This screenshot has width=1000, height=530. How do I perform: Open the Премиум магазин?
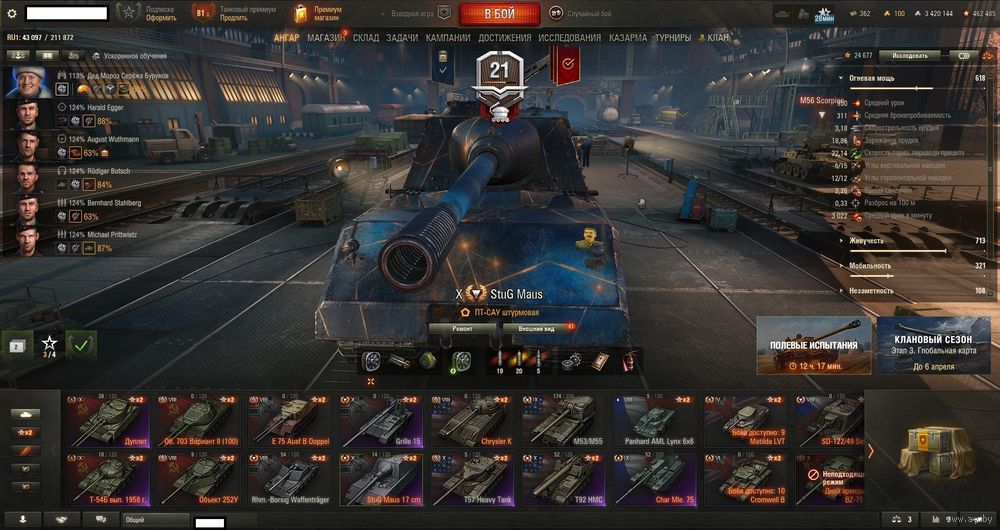[320, 14]
